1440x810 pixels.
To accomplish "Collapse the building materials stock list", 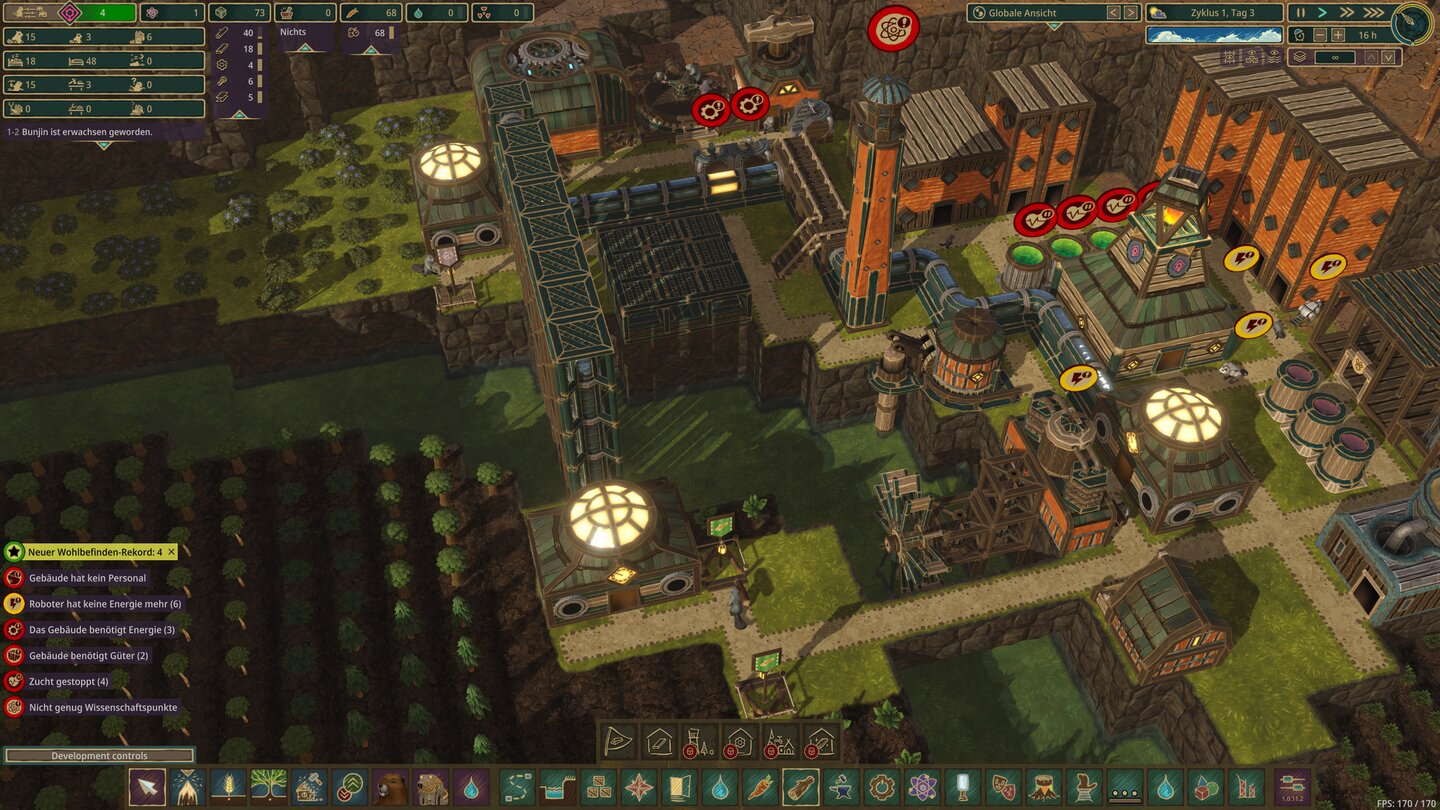I will (x=237, y=115).
